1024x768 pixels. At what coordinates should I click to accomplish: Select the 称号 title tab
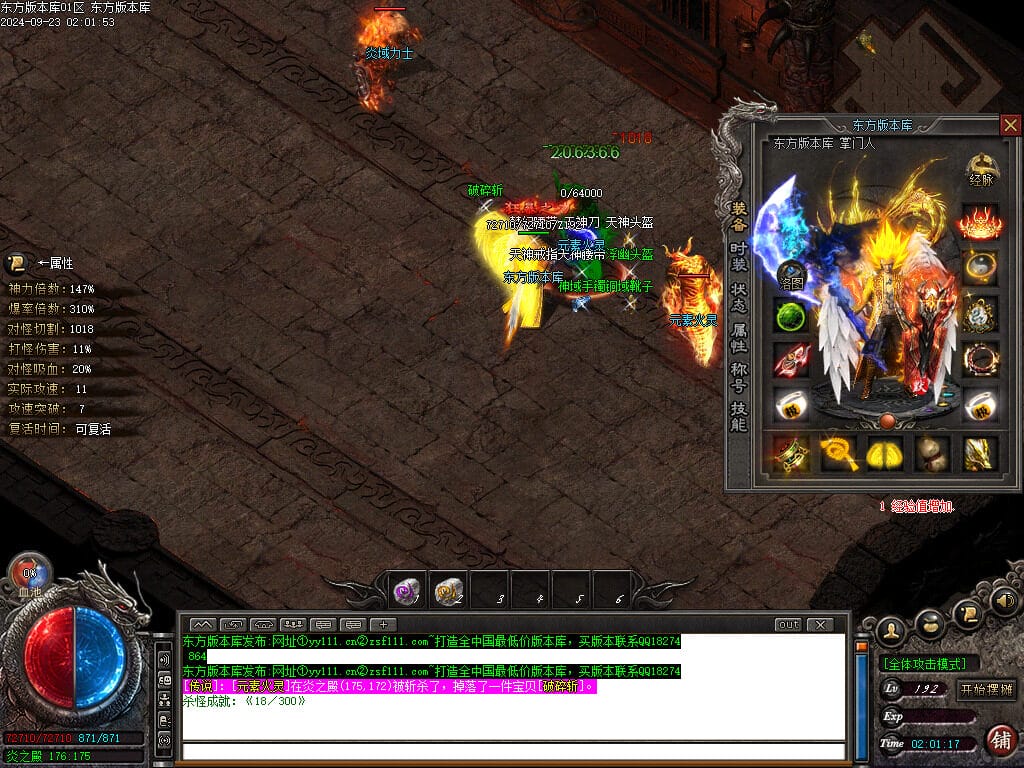click(x=738, y=376)
